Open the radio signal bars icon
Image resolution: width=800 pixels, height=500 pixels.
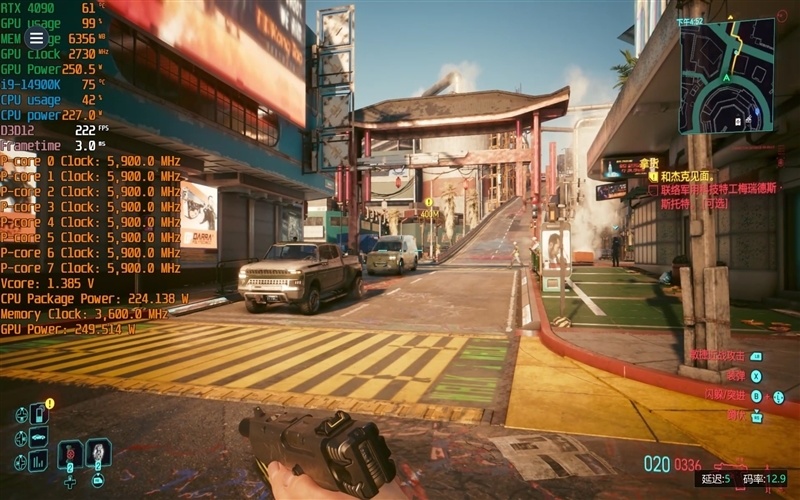pyautogui.click(x=39, y=461)
